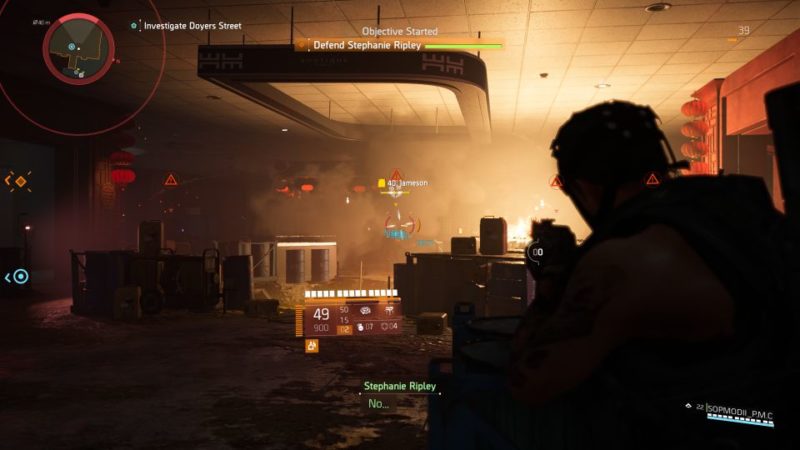Click the orange diamond marker icon at the left edge
The width and height of the screenshot is (800, 450).
click(x=18, y=181)
